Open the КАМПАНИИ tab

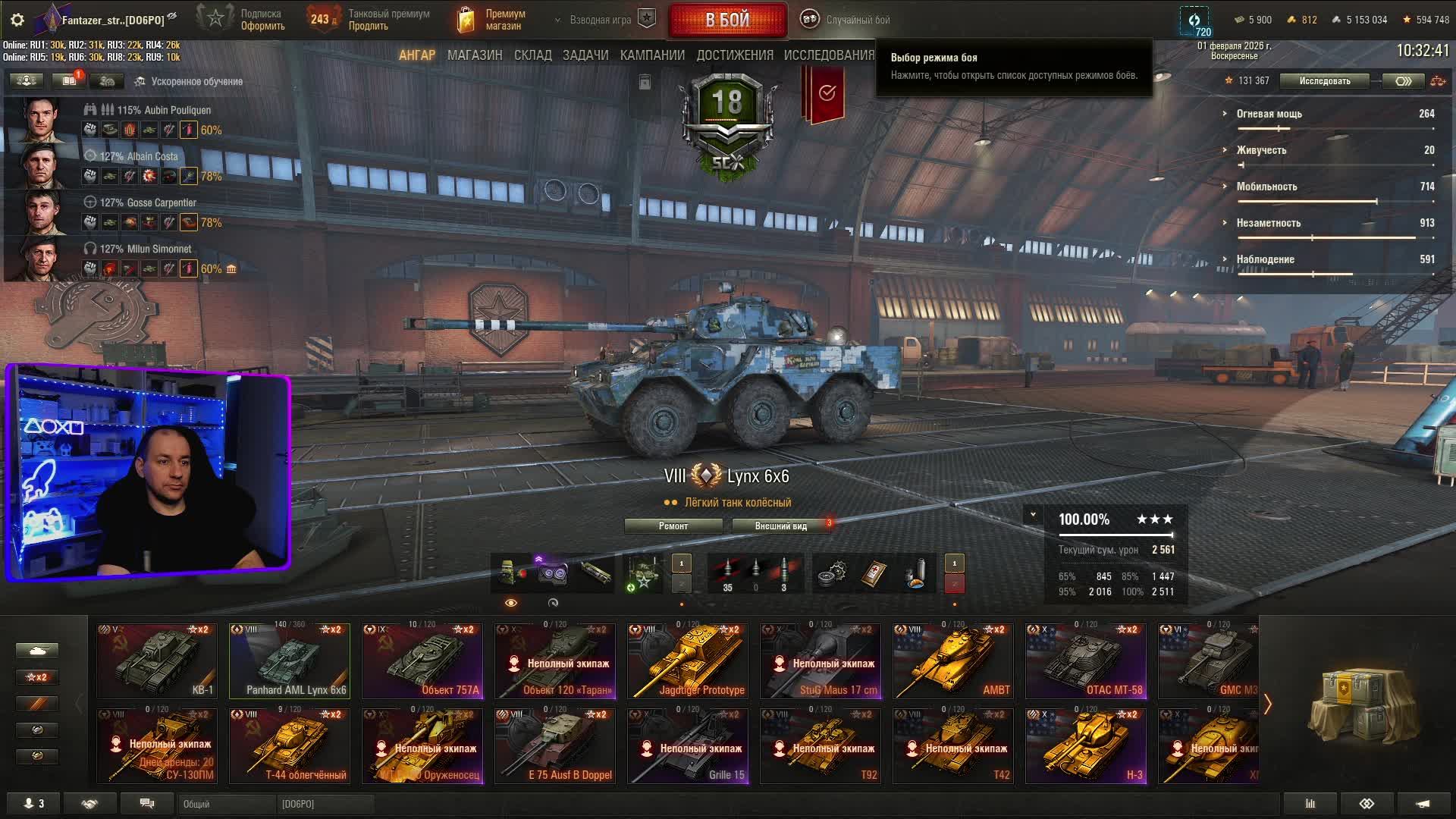click(x=652, y=55)
